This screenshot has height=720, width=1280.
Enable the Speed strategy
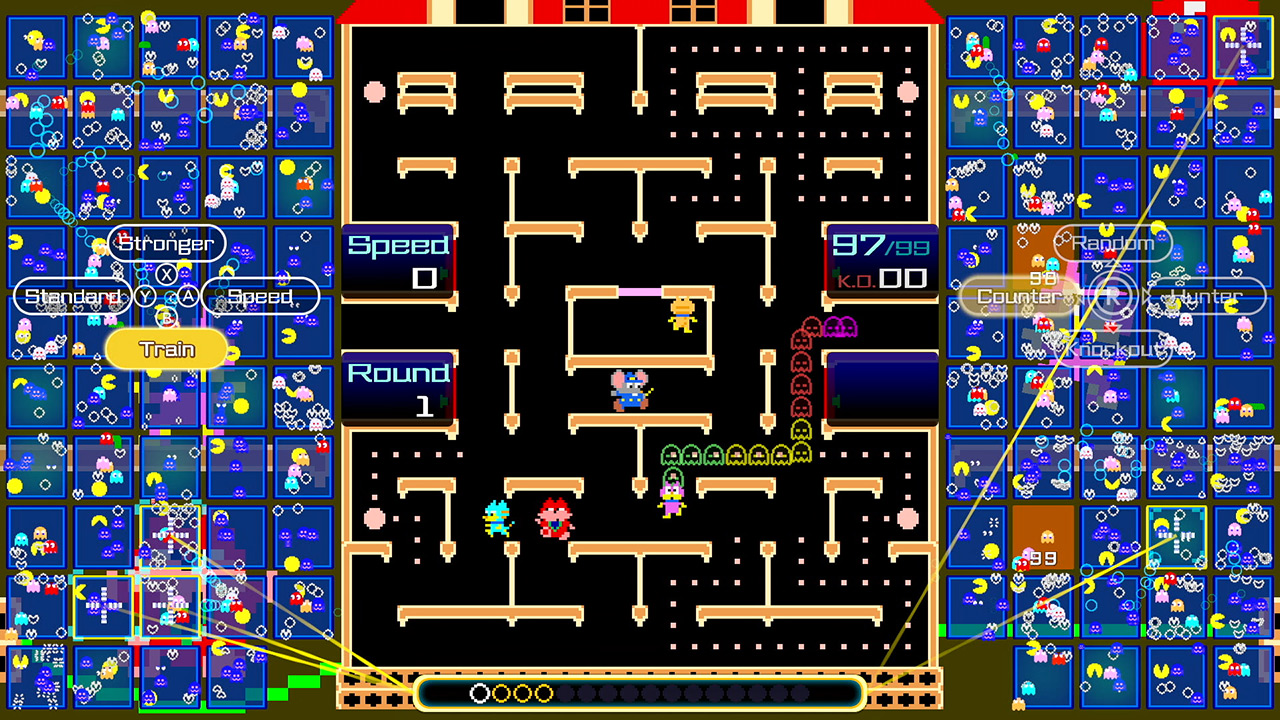260,295
